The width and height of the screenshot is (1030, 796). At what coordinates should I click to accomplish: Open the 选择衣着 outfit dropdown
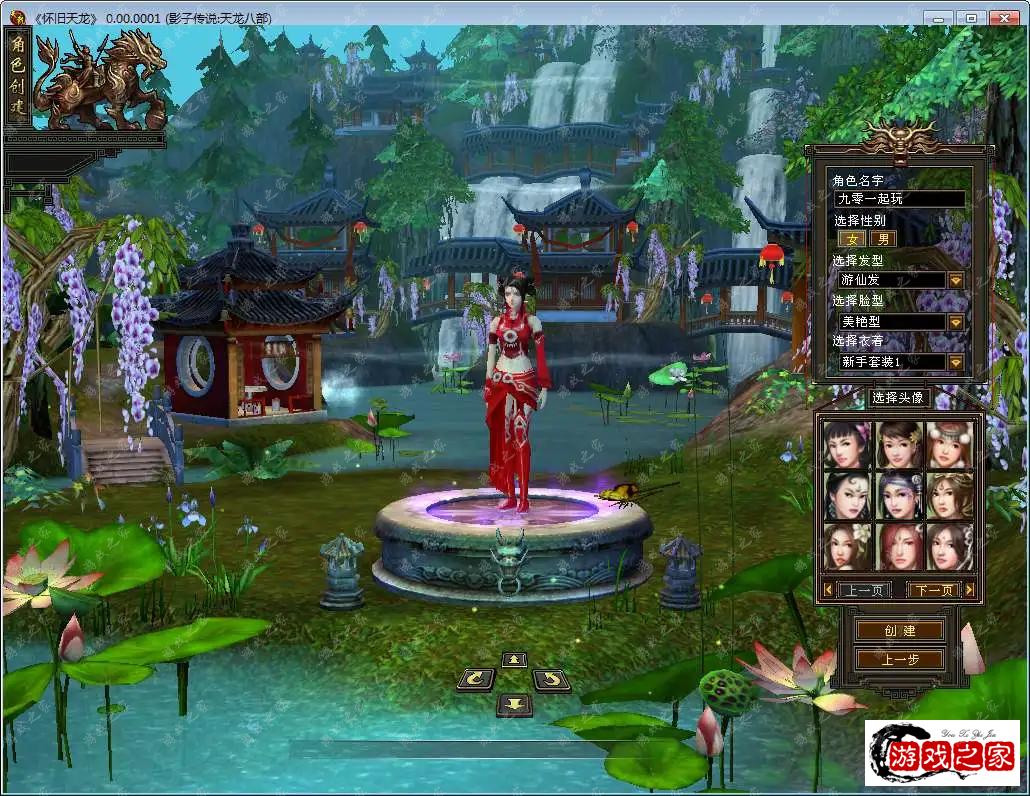click(x=955, y=362)
